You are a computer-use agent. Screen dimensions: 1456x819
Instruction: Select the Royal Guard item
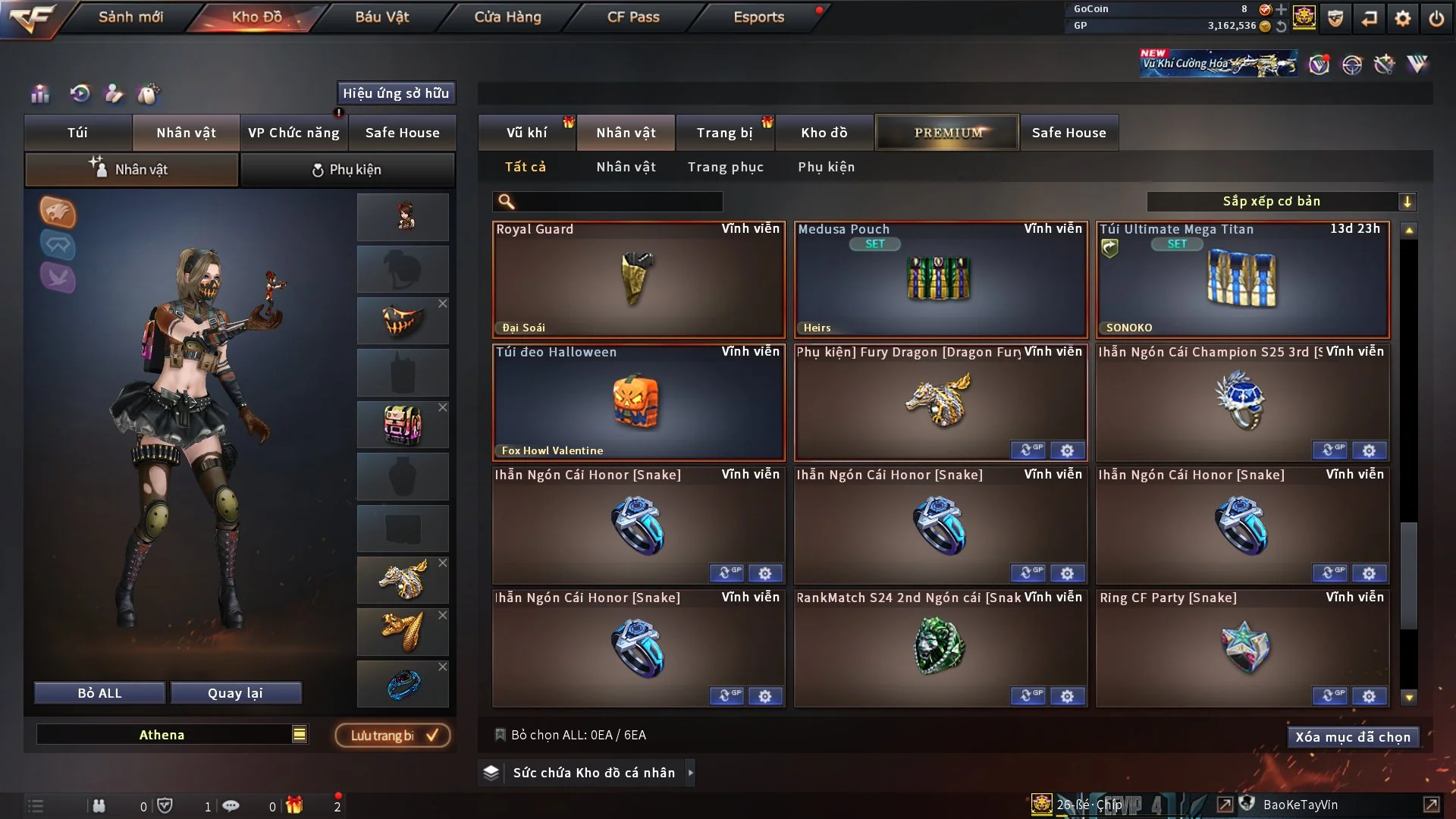(x=639, y=279)
